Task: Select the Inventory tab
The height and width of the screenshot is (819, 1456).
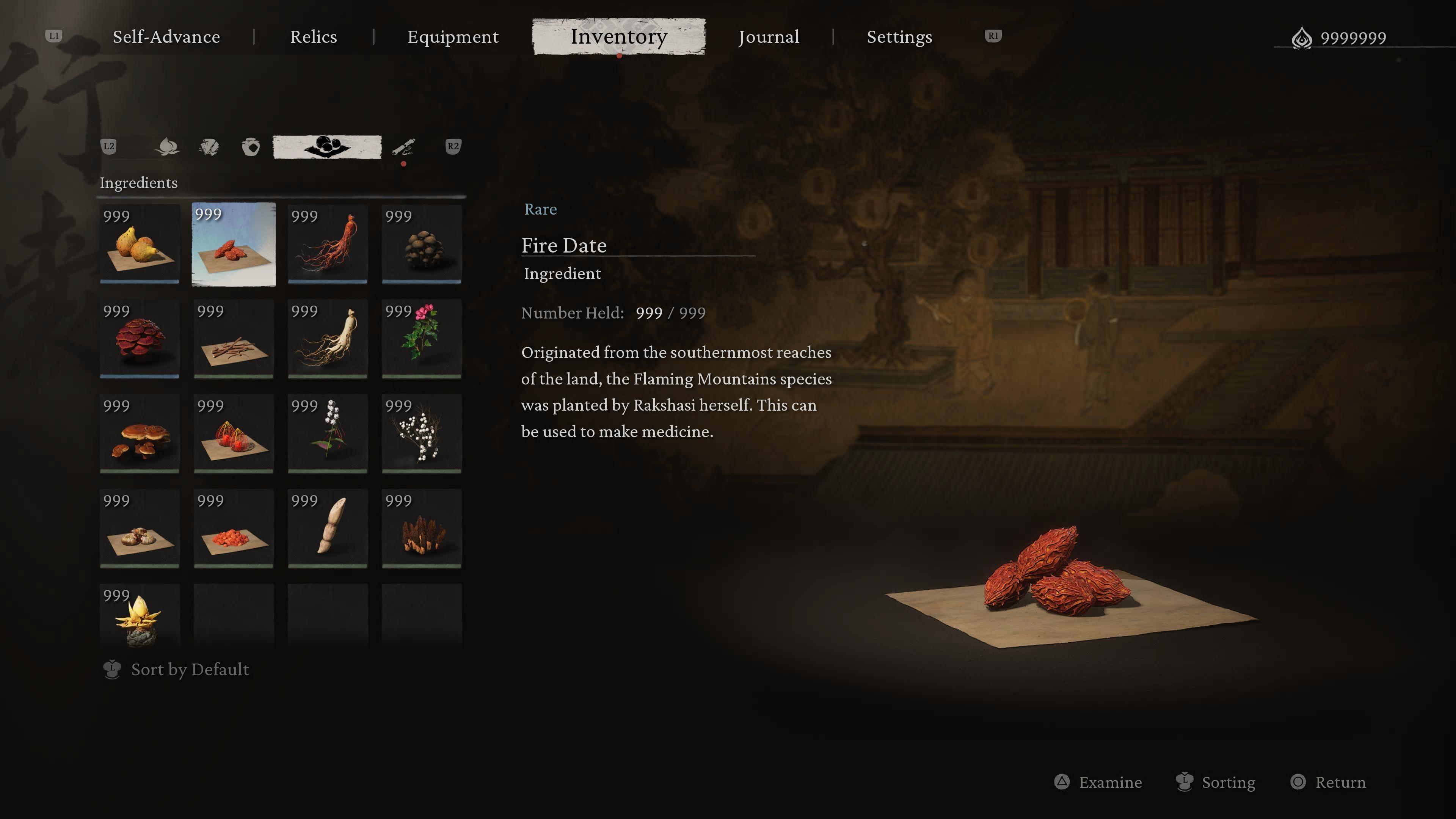Action: pos(618,37)
